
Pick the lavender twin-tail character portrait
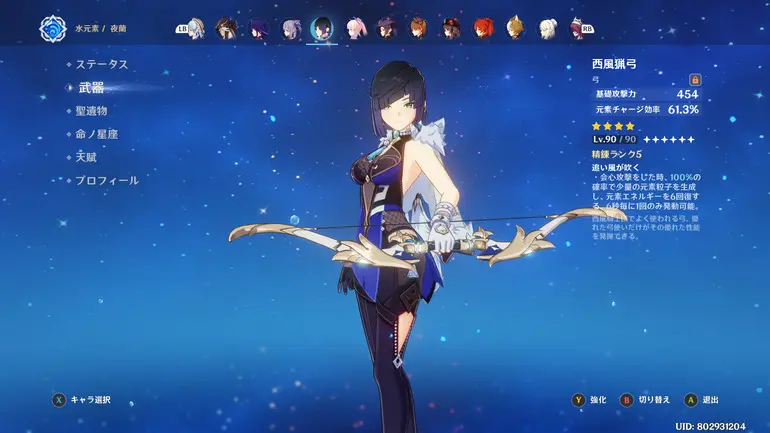pyautogui.click(x=290, y=28)
